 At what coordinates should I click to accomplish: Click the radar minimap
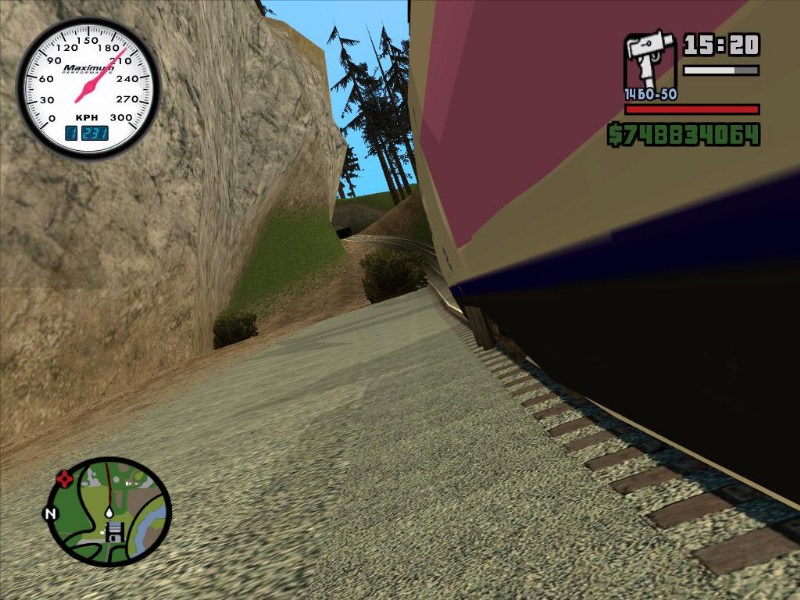click(109, 511)
